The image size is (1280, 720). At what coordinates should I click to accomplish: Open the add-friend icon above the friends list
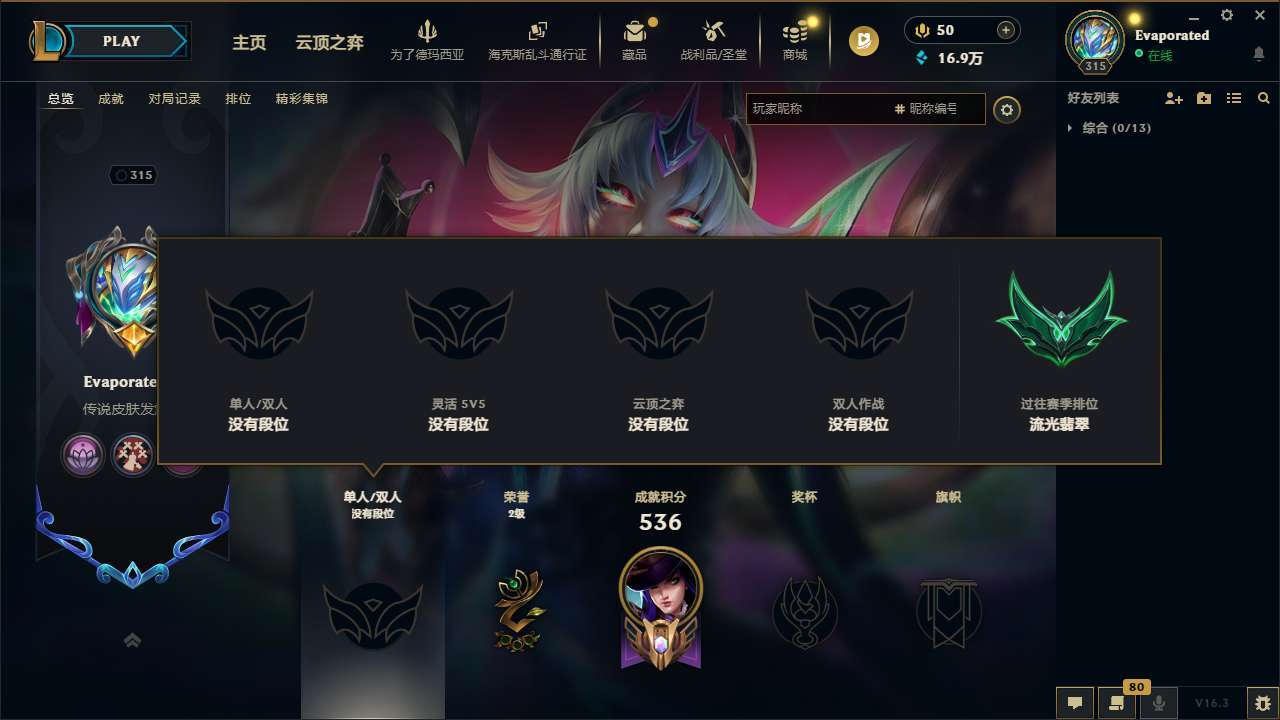click(x=1172, y=98)
